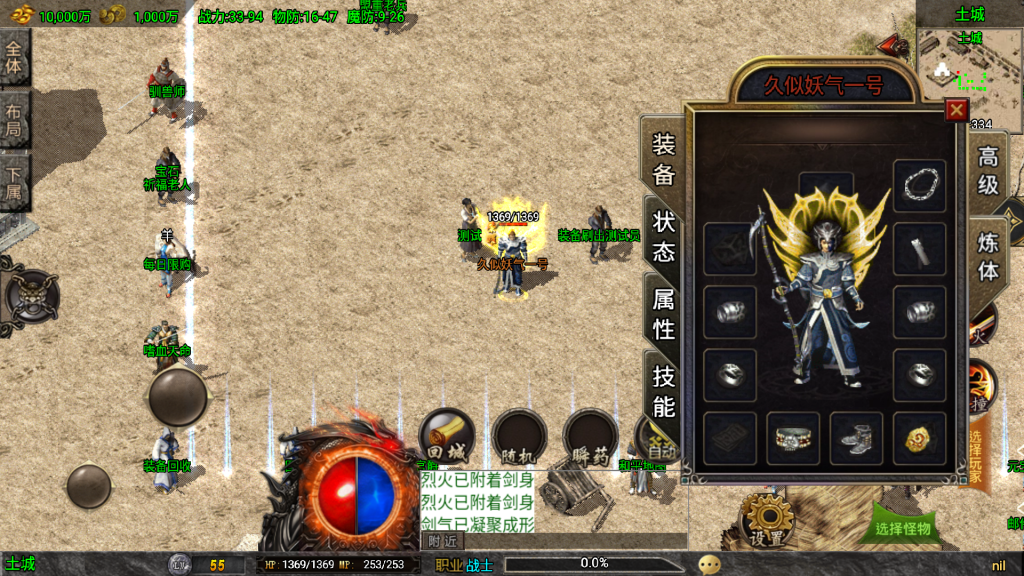Select the necklace equipment slot

pos(919,185)
